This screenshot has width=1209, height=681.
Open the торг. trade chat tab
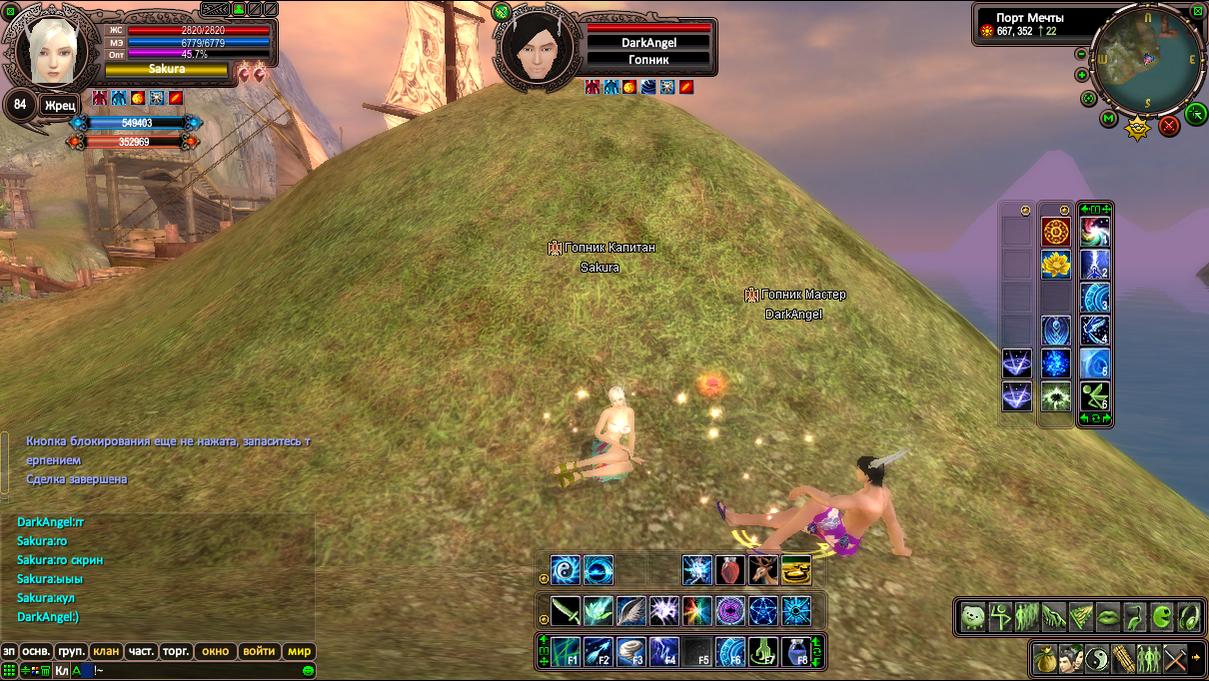(176, 651)
